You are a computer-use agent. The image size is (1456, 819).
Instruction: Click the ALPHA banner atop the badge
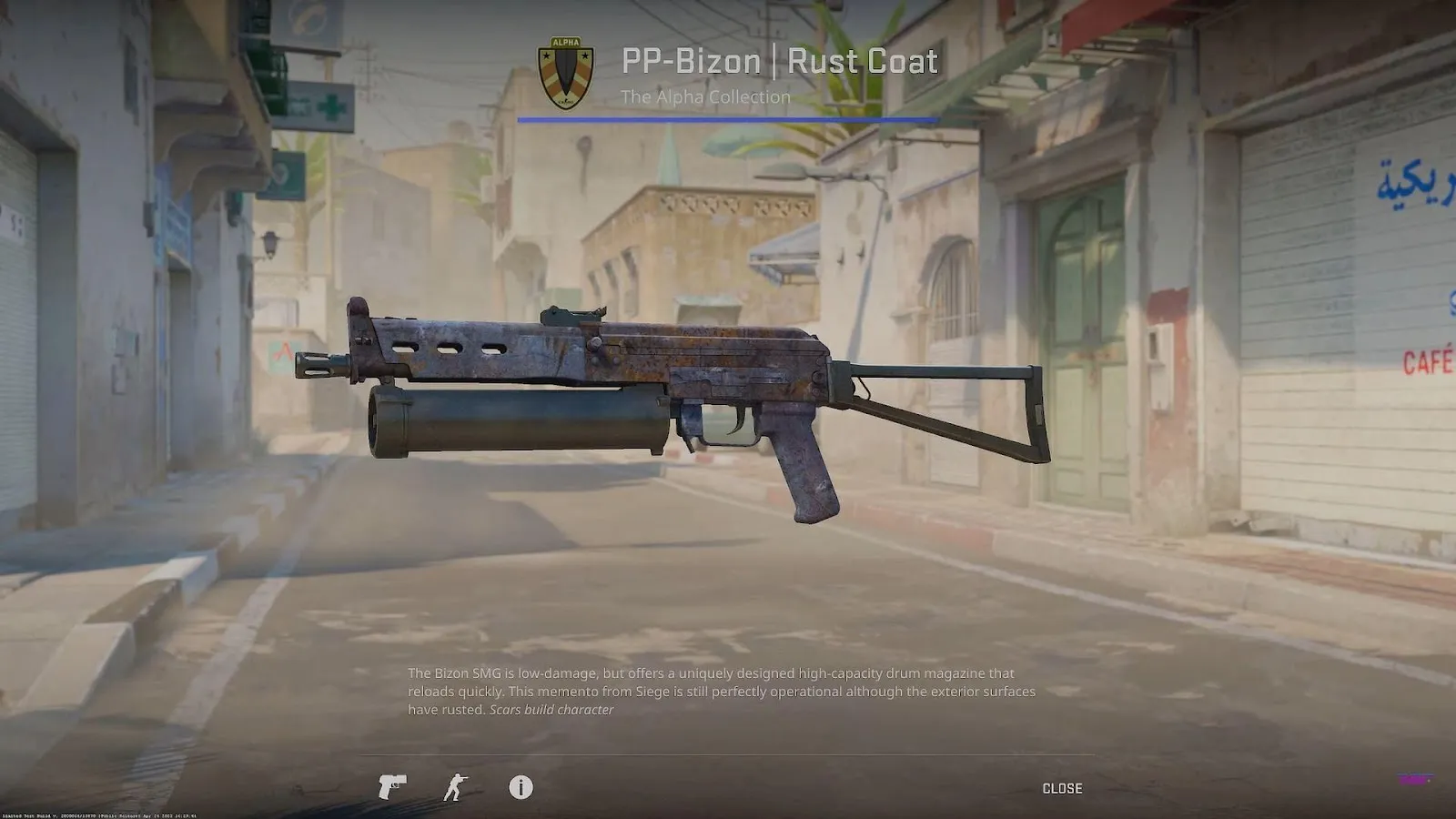click(x=565, y=42)
